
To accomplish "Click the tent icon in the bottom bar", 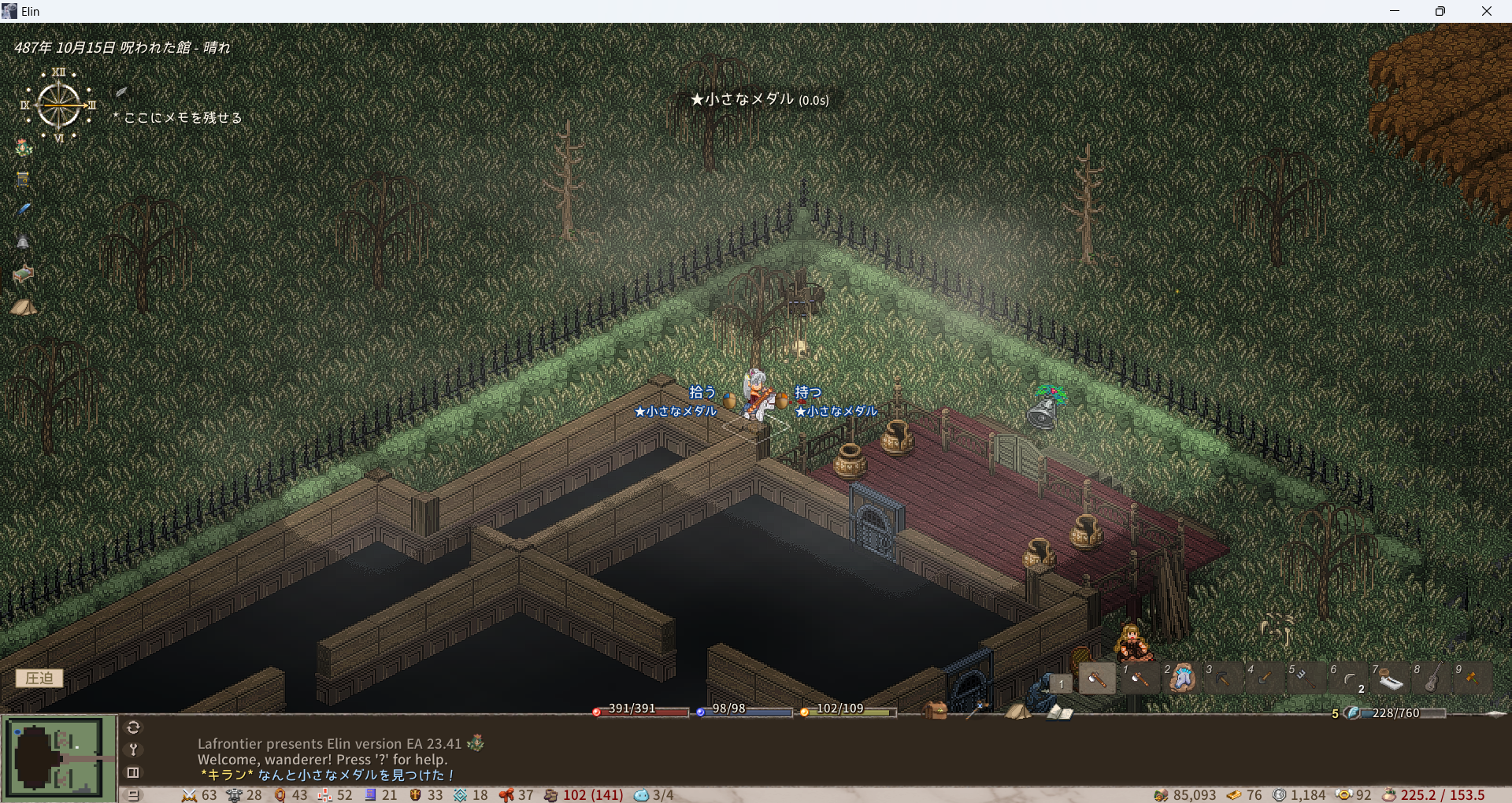I will pyautogui.click(x=1017, y=712).
